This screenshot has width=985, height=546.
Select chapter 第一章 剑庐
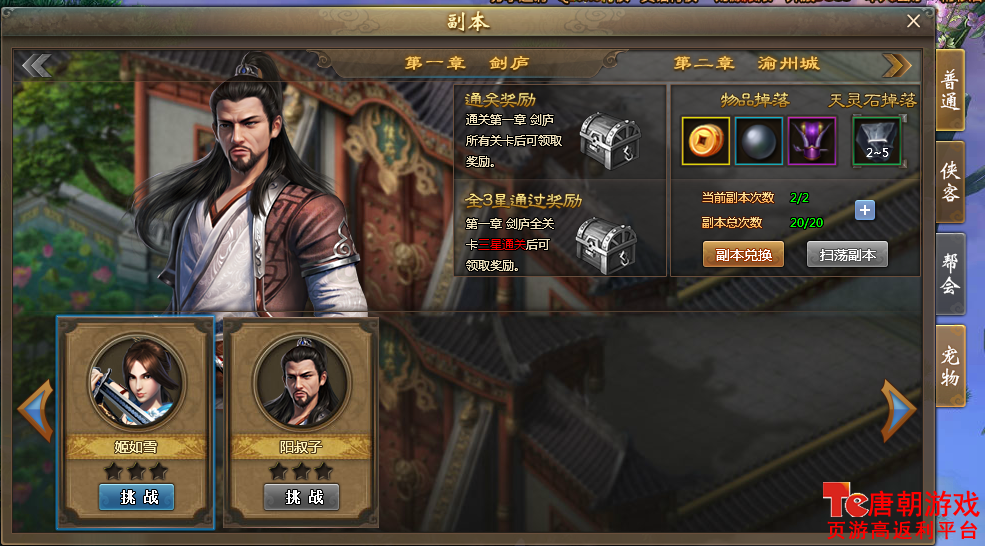(467, 64)
